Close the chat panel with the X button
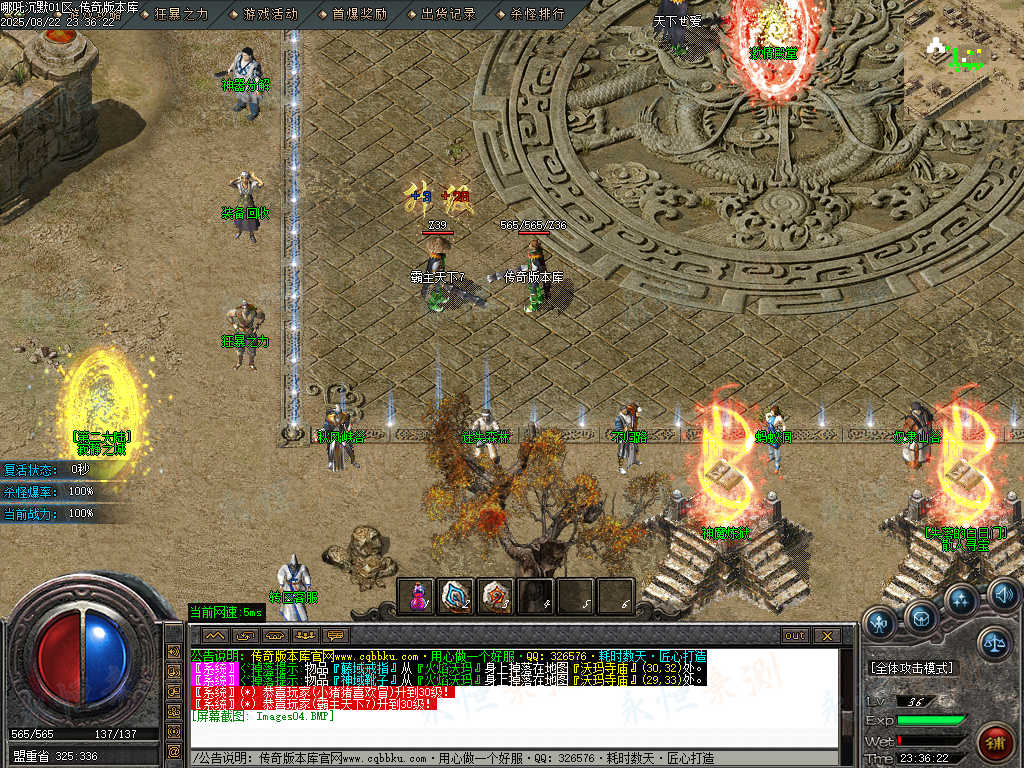This screenshot has height=768, width=1024. coord(826,635)
